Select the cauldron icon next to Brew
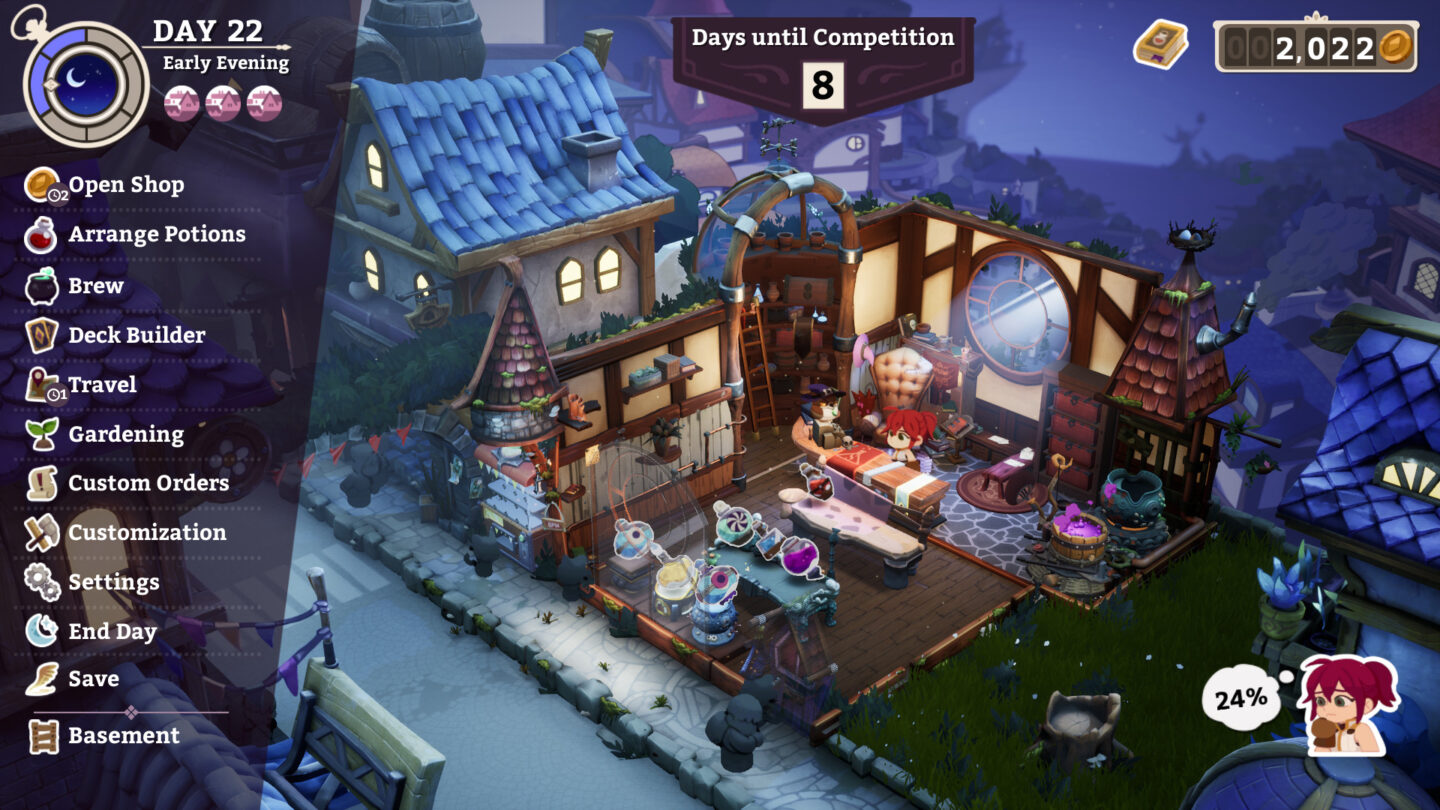This screenshot has height=810, width=1440. coord(40,285)
